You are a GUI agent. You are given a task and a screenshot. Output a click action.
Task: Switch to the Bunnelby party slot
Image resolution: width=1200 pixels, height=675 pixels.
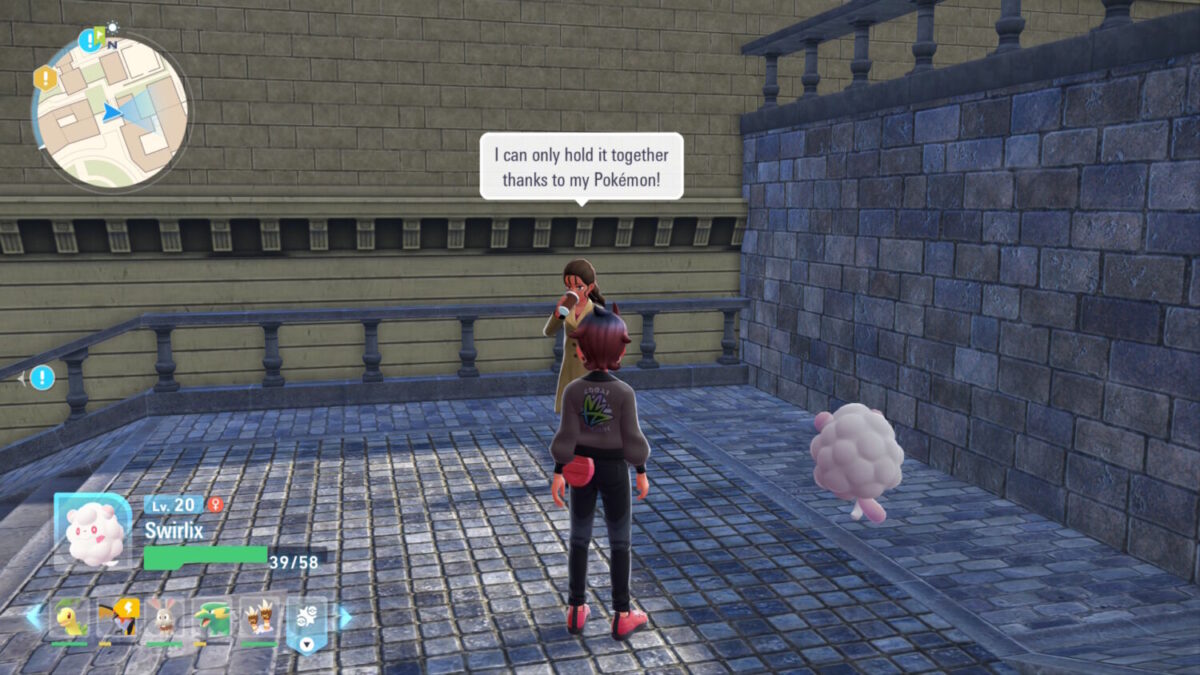(x=165, y=619)
